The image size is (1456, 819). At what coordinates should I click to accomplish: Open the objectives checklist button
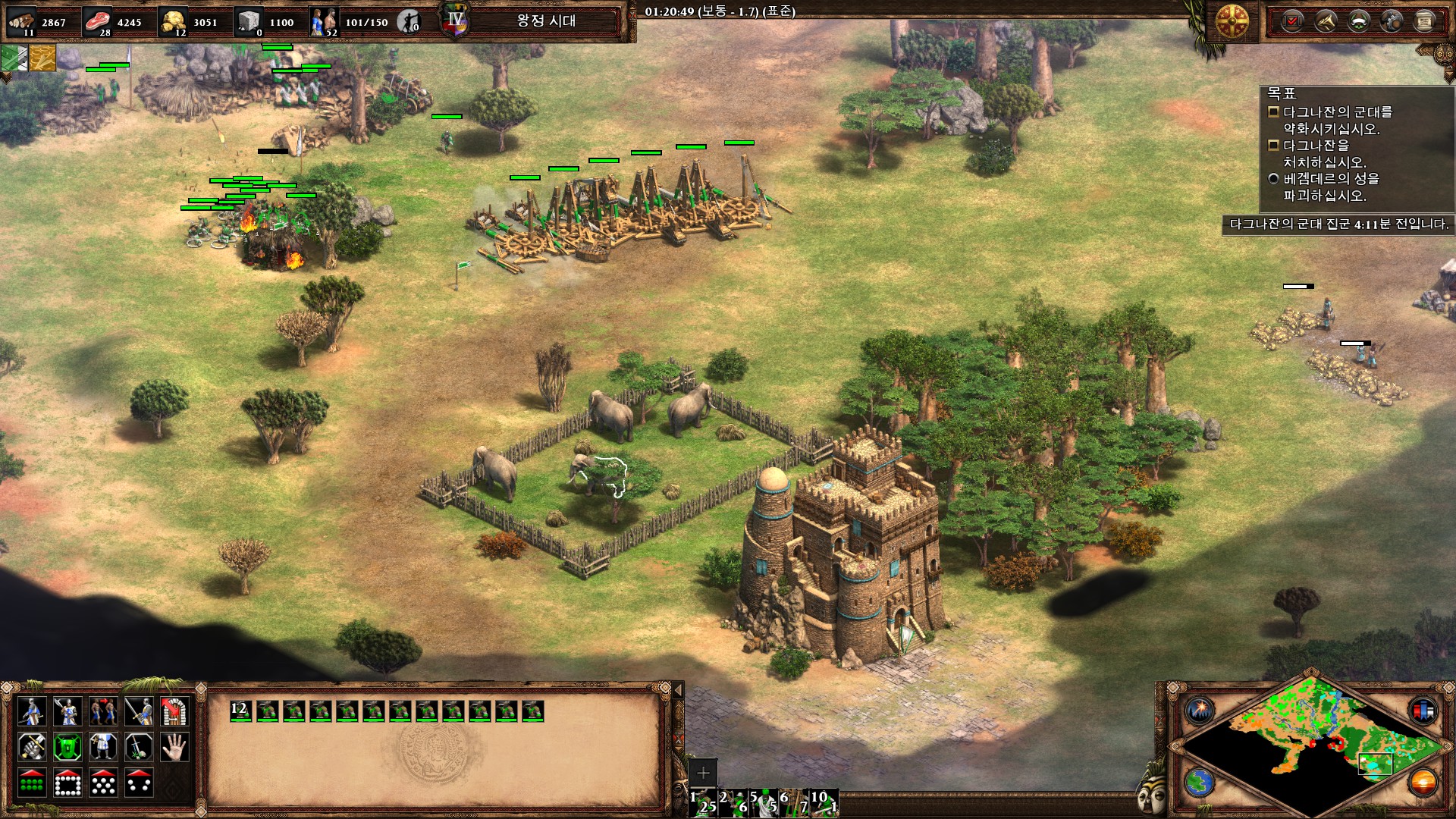pyautogui.click(x=1292, y=21)
